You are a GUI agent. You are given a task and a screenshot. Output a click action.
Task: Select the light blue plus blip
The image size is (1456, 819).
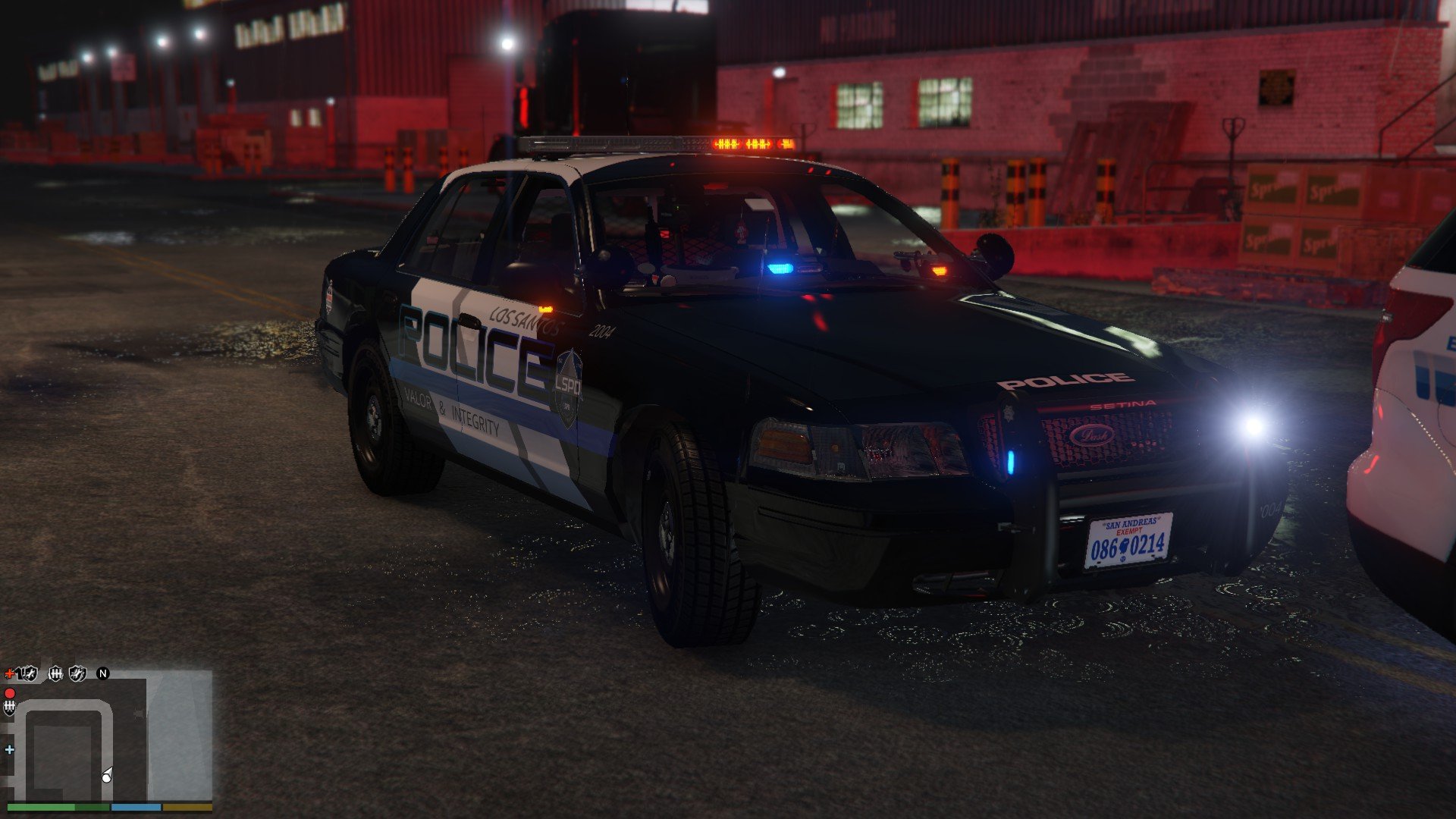tap(9, 750)
